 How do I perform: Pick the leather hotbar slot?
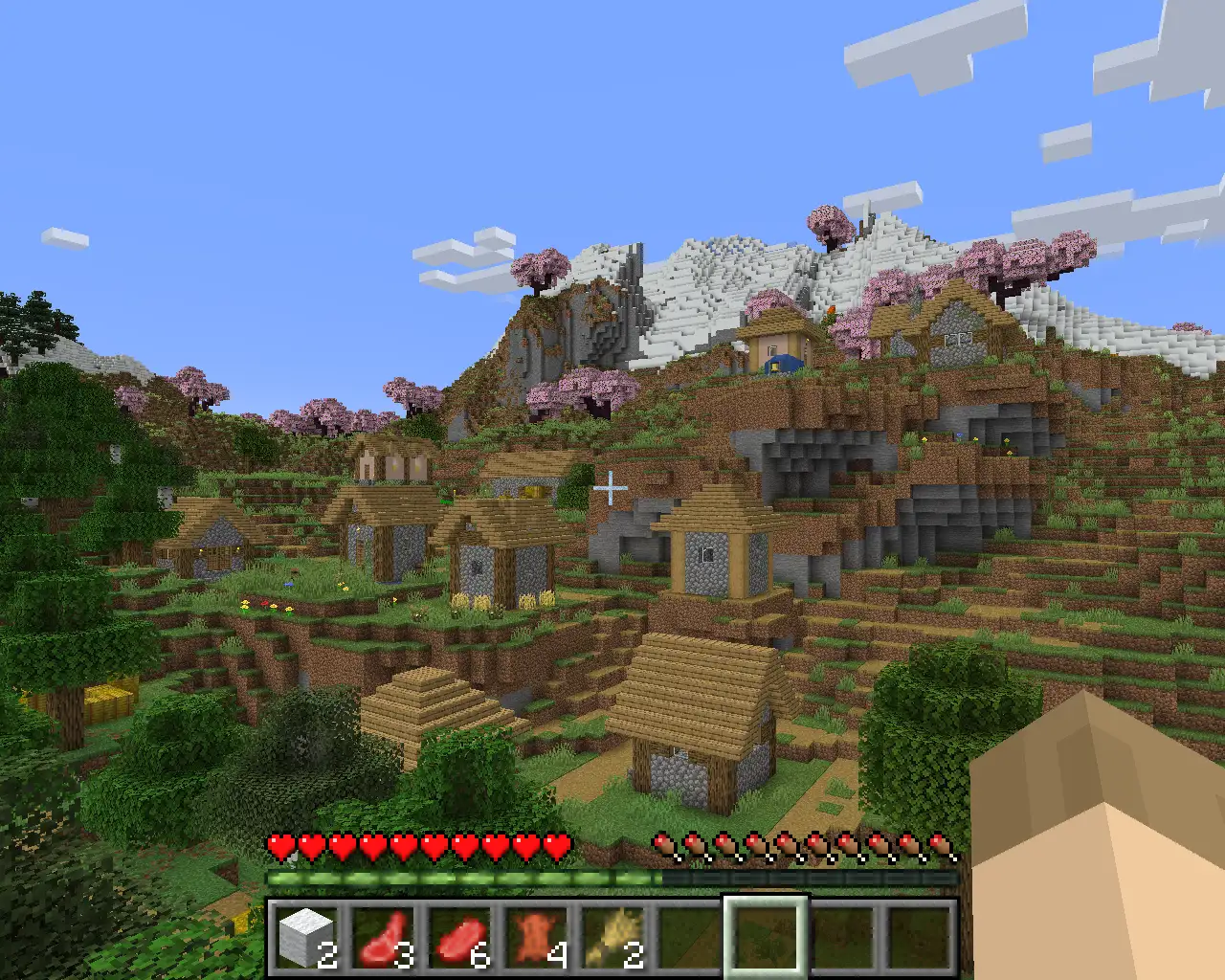click(536, 936)
